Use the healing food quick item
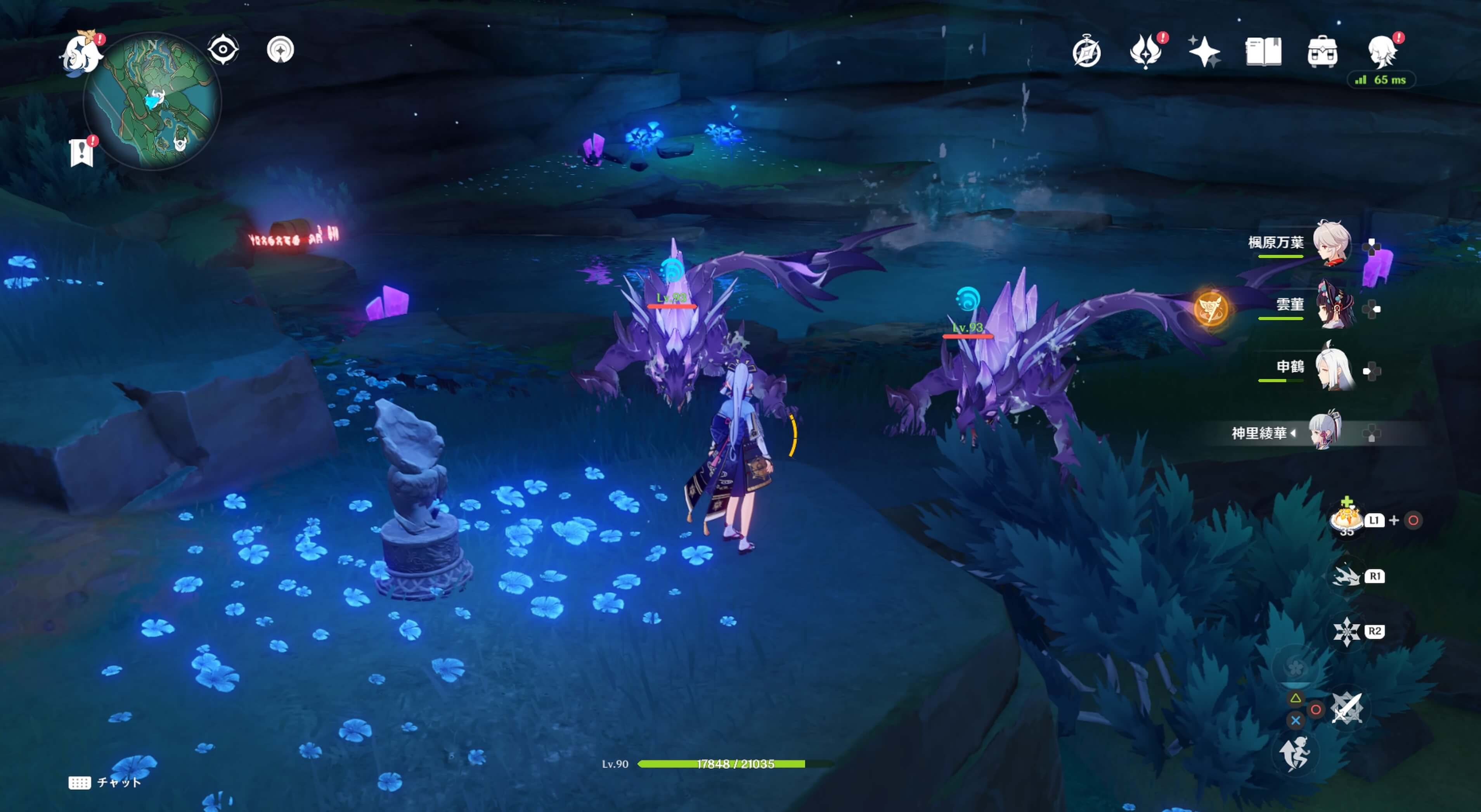1481x812 pixels. pos(1346,519)
